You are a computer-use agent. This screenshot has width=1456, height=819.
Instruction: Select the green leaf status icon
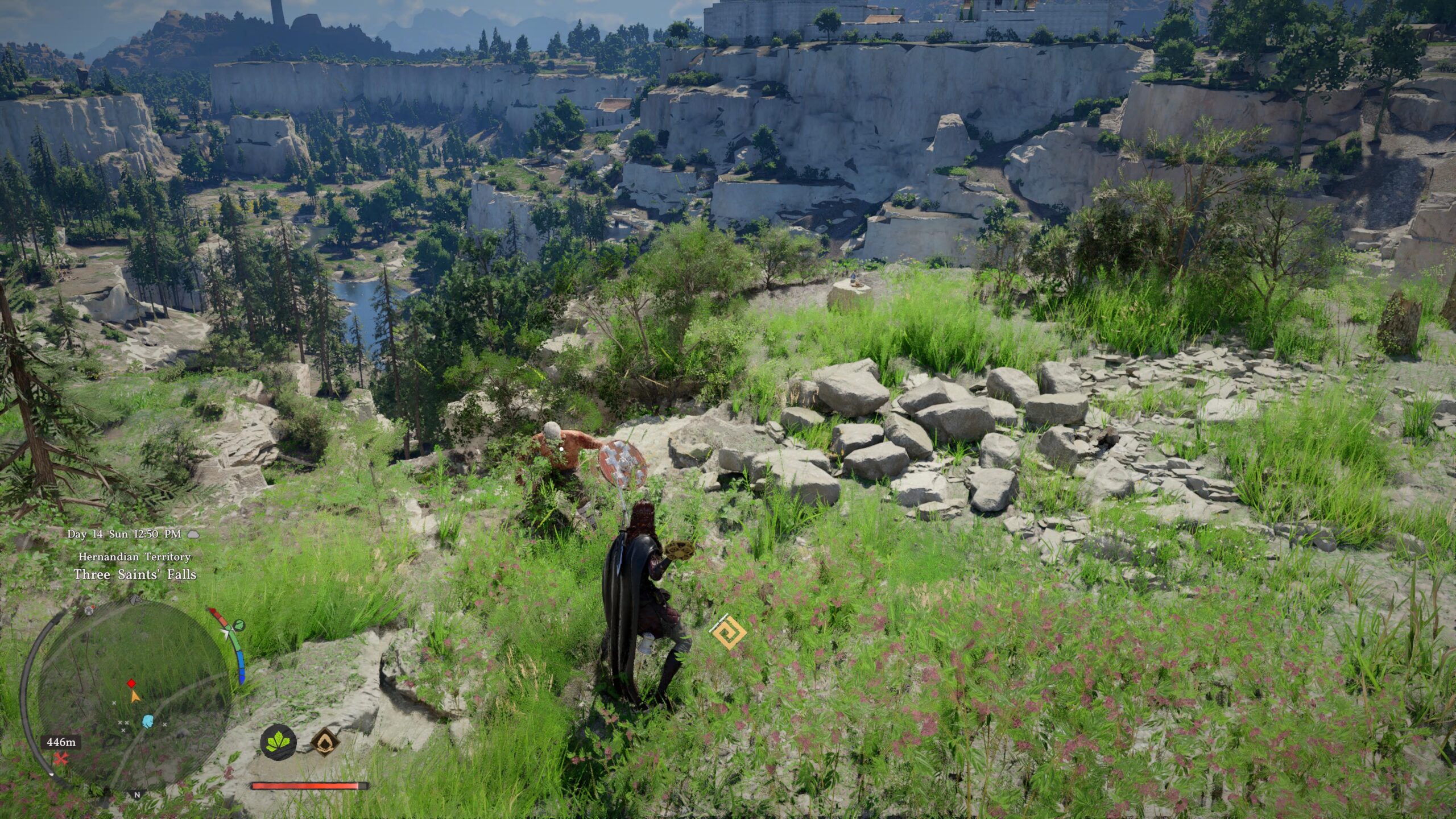278,742
